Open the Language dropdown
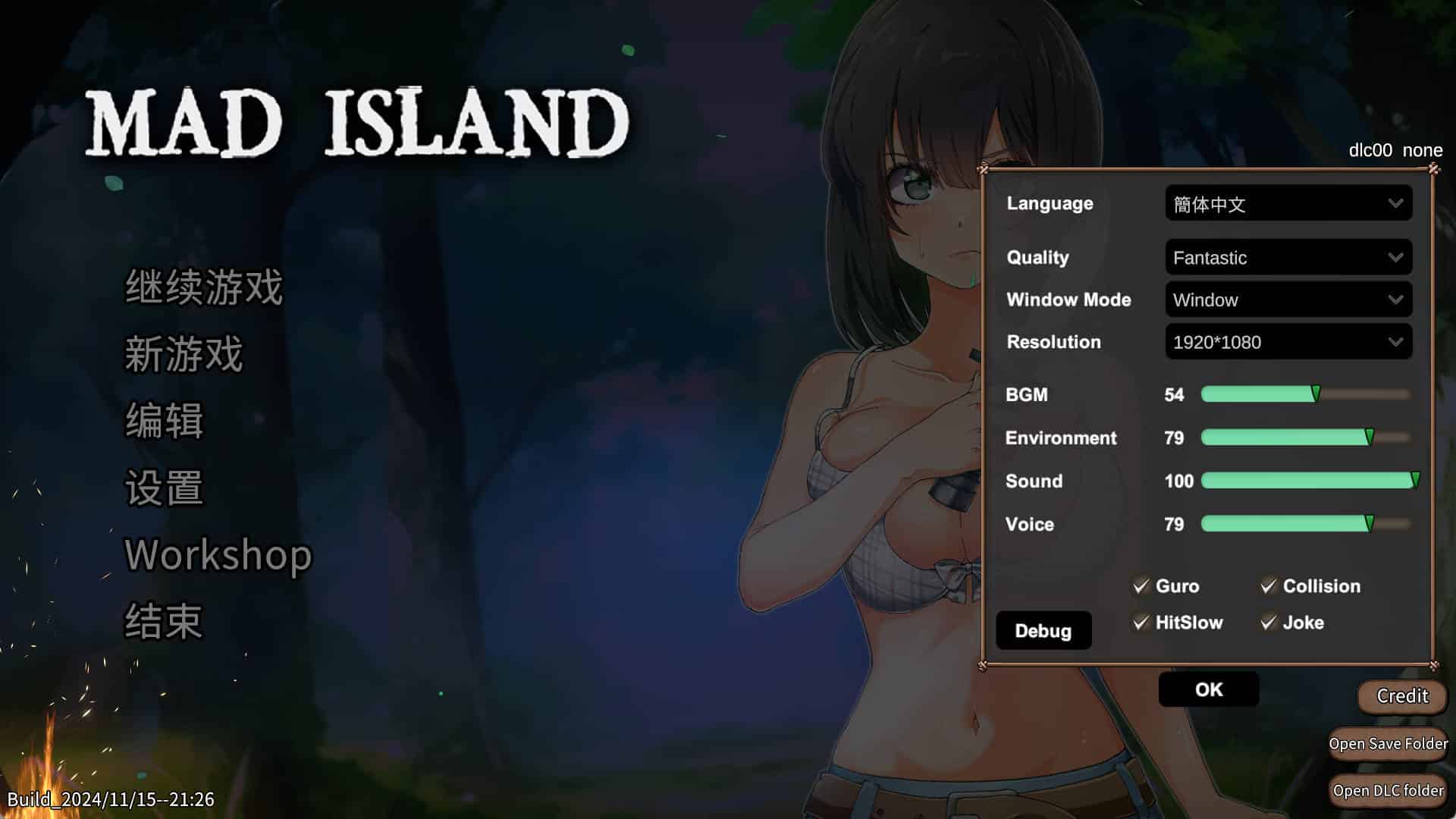 [x=1288, y=203]
